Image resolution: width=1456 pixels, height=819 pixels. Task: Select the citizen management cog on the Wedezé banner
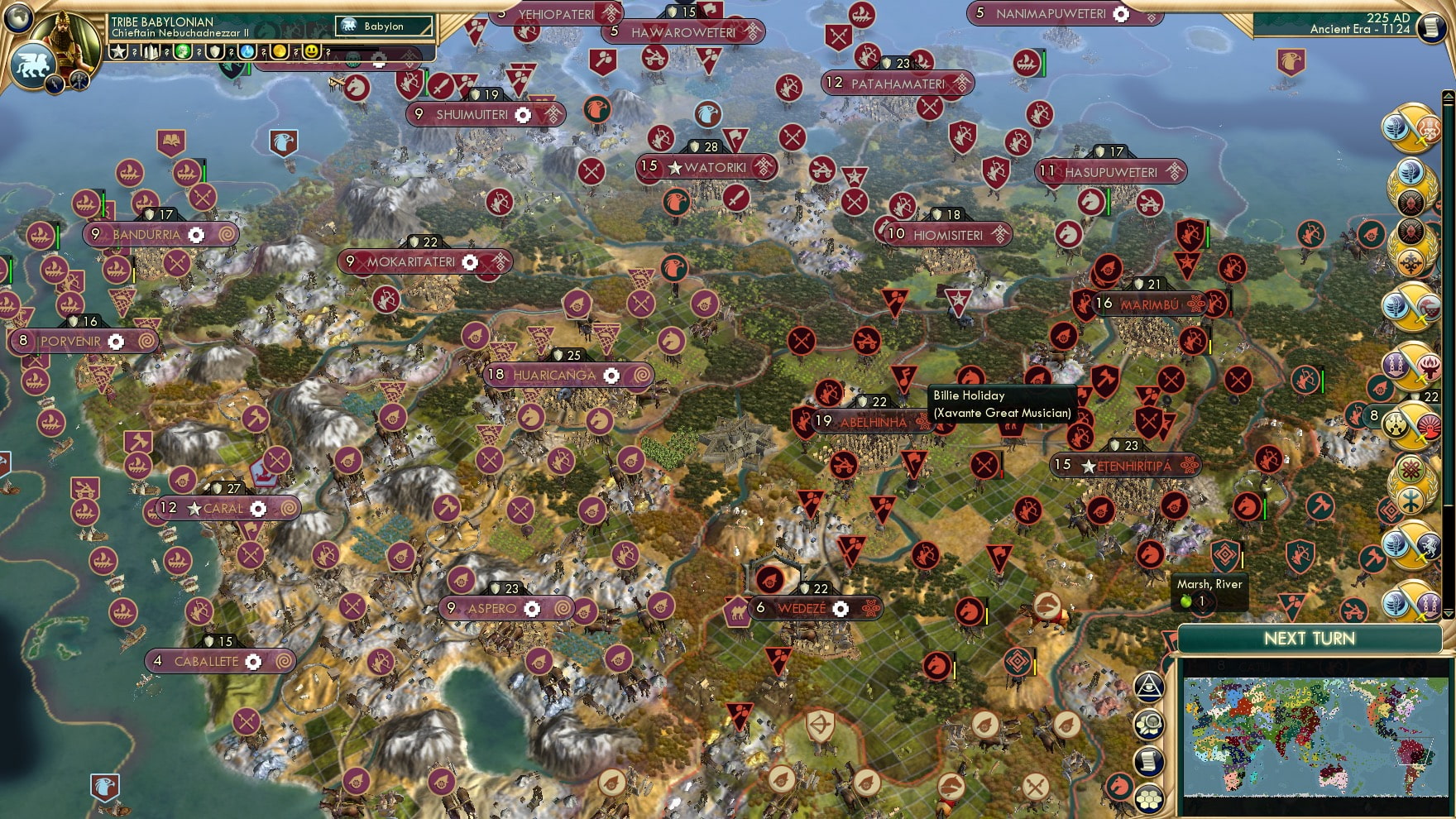coord(840,609)
